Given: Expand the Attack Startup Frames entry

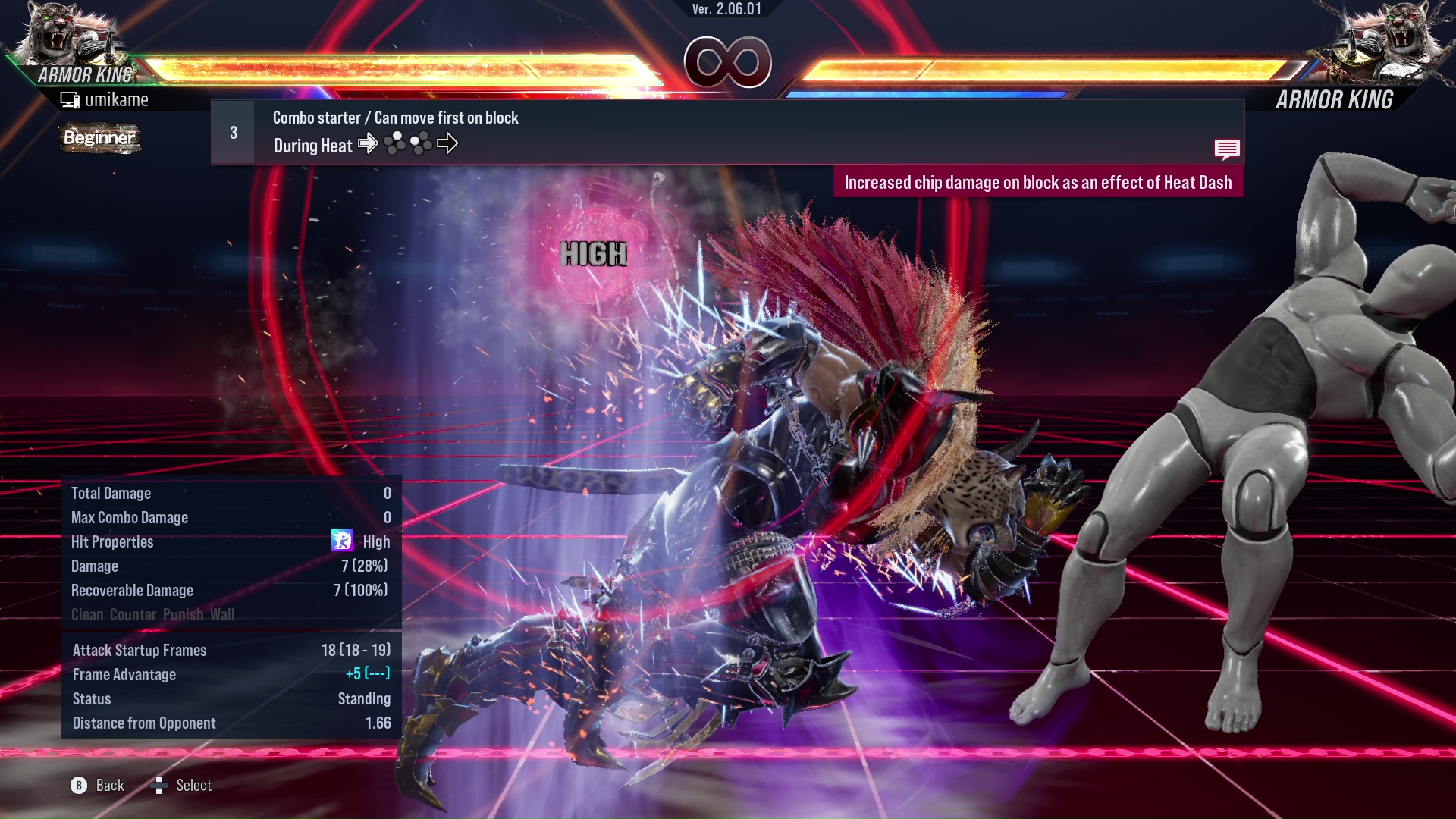Looking at the screenshot, I should click(x=140, y=650).
